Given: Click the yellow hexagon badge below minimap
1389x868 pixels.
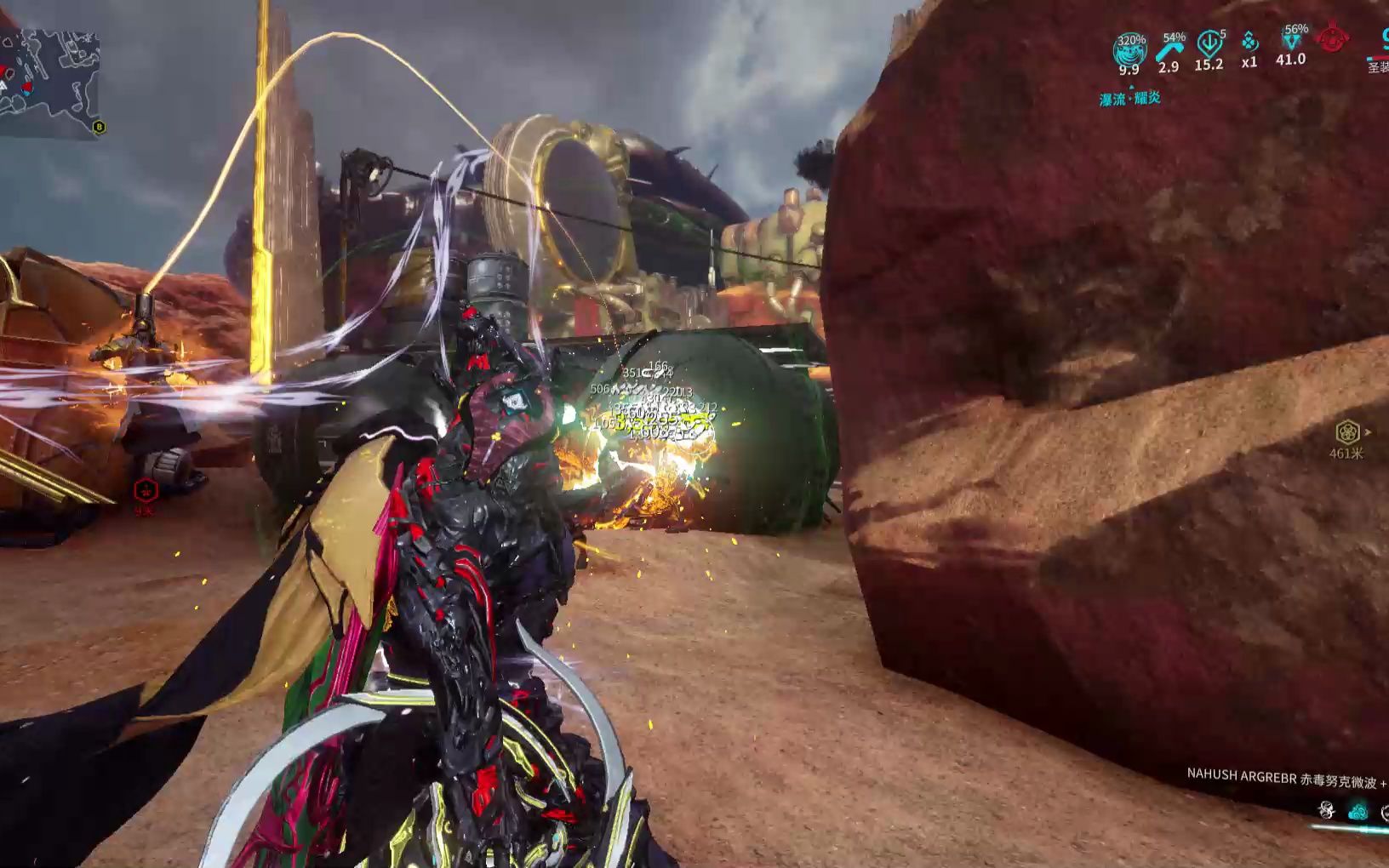Looking at the screenshot, I should pos(100,128).
